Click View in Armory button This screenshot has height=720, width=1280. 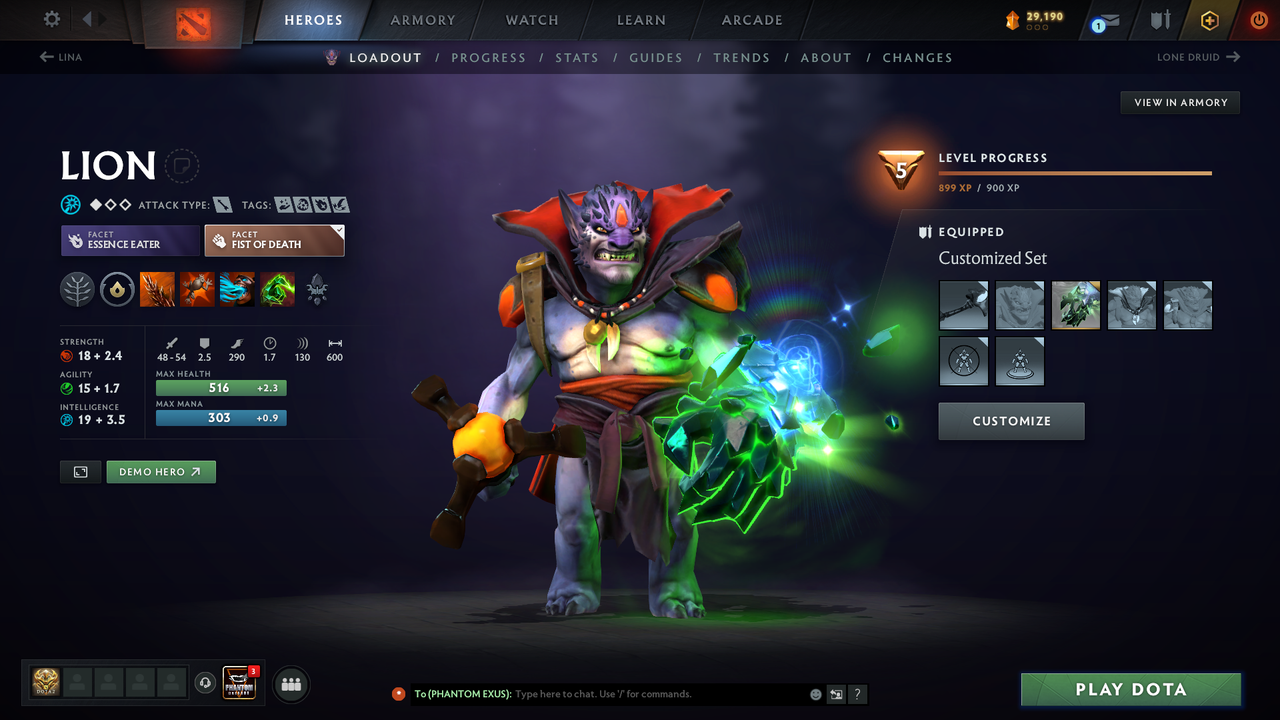pos(1180,102)
